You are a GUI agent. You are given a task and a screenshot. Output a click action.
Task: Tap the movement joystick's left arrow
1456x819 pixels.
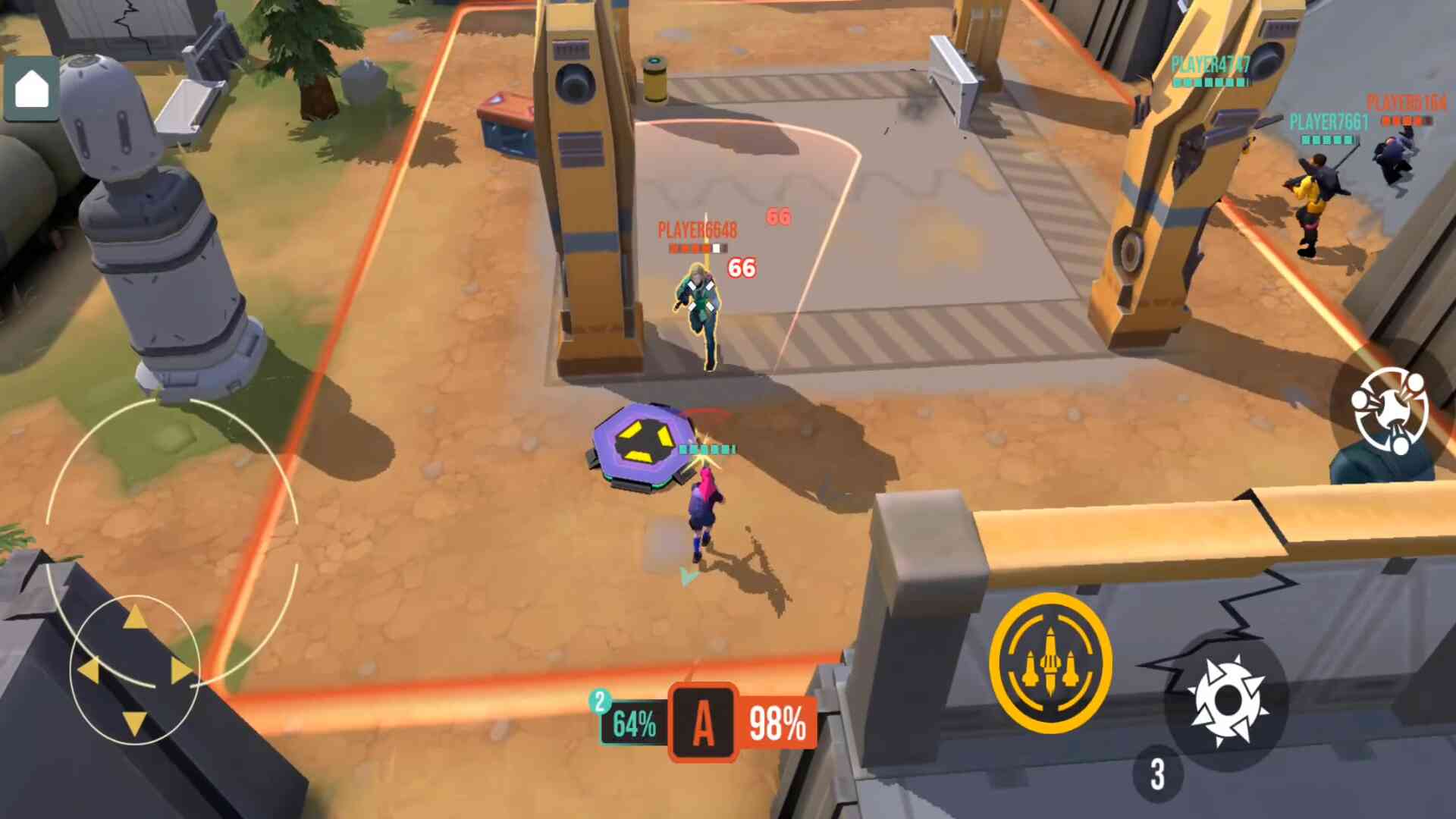tap(88, 670)
